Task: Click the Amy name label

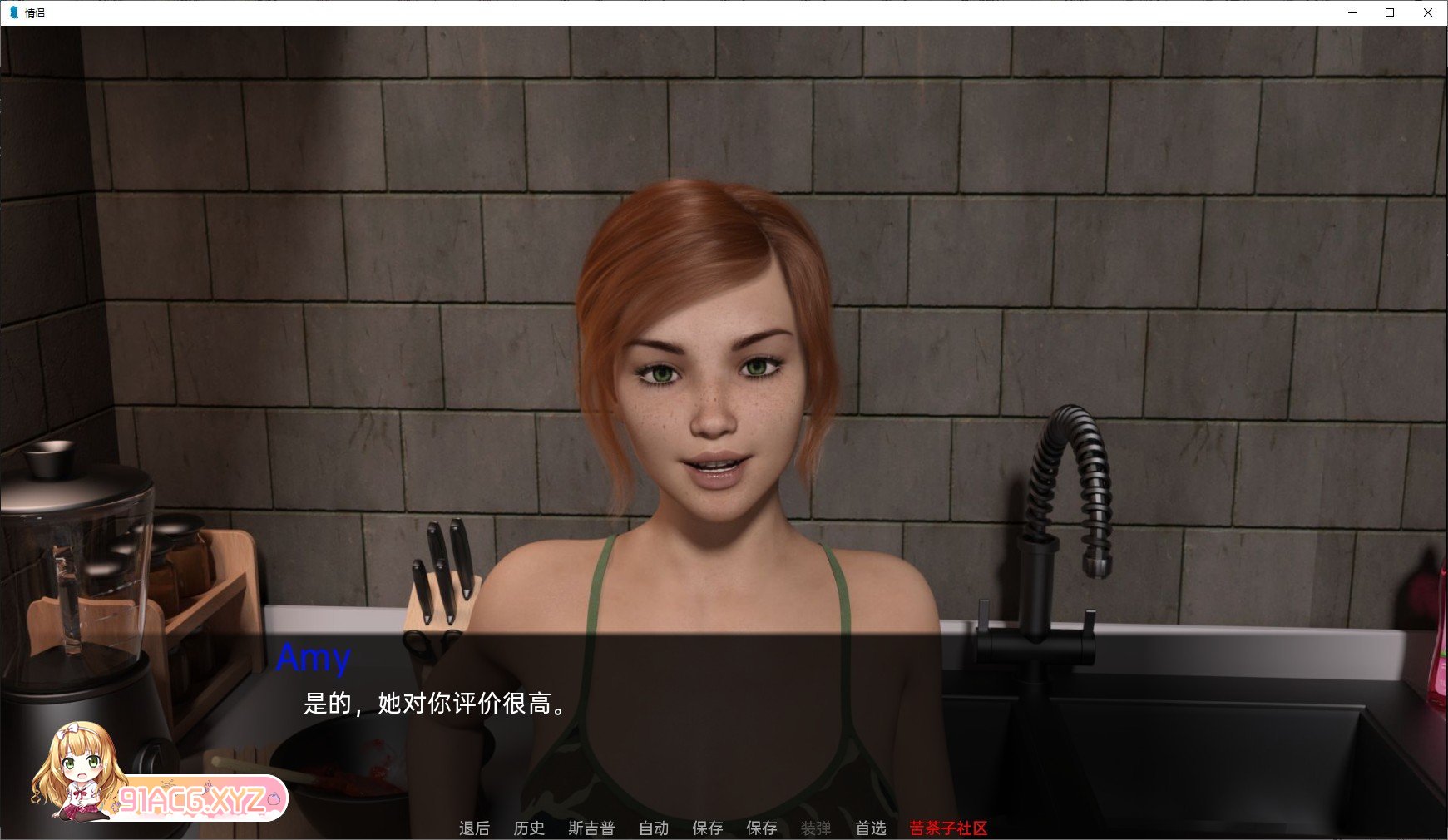Action: coord(315,659)
